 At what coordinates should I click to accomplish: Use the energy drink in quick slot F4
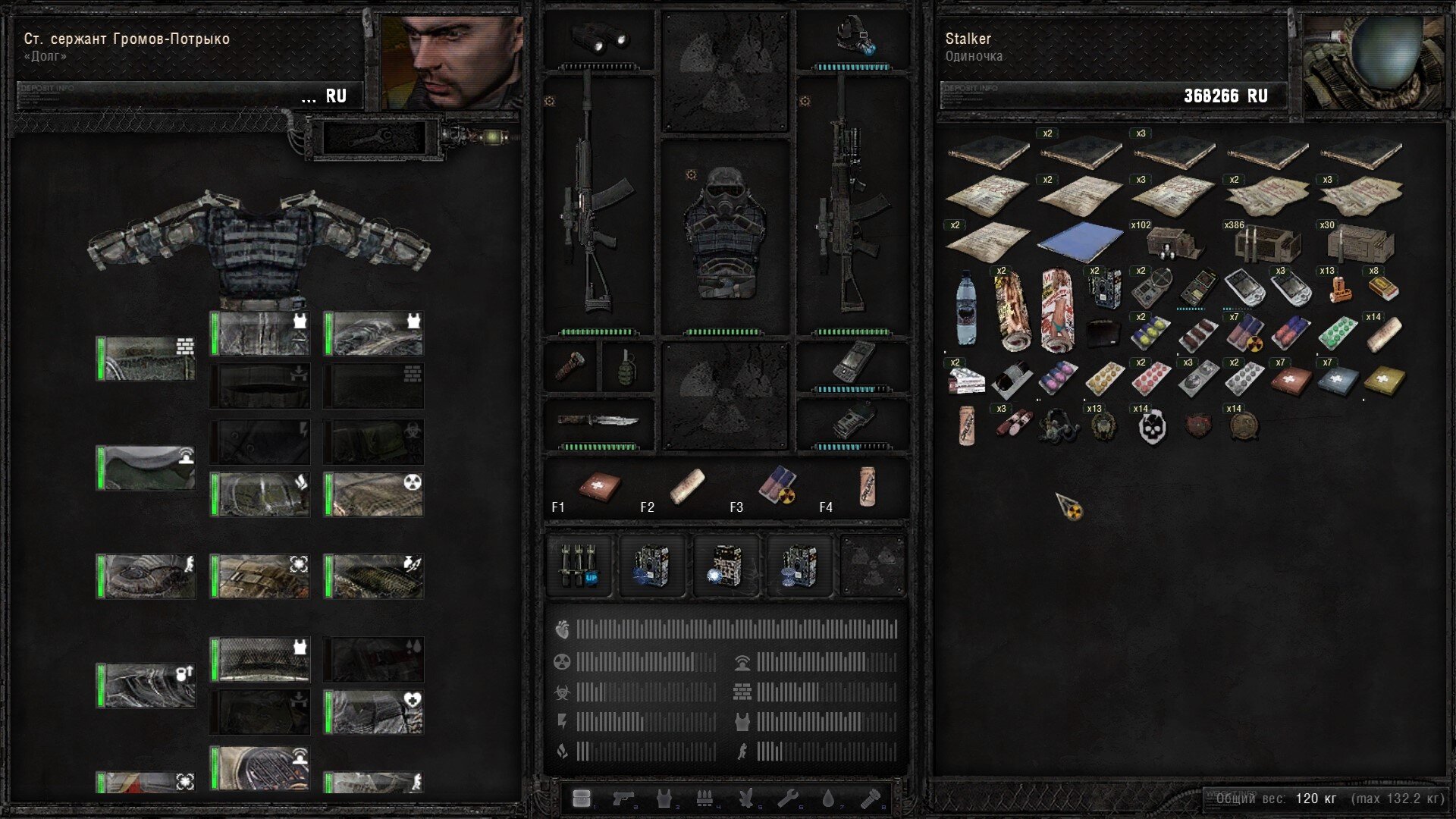click(867, 485)
